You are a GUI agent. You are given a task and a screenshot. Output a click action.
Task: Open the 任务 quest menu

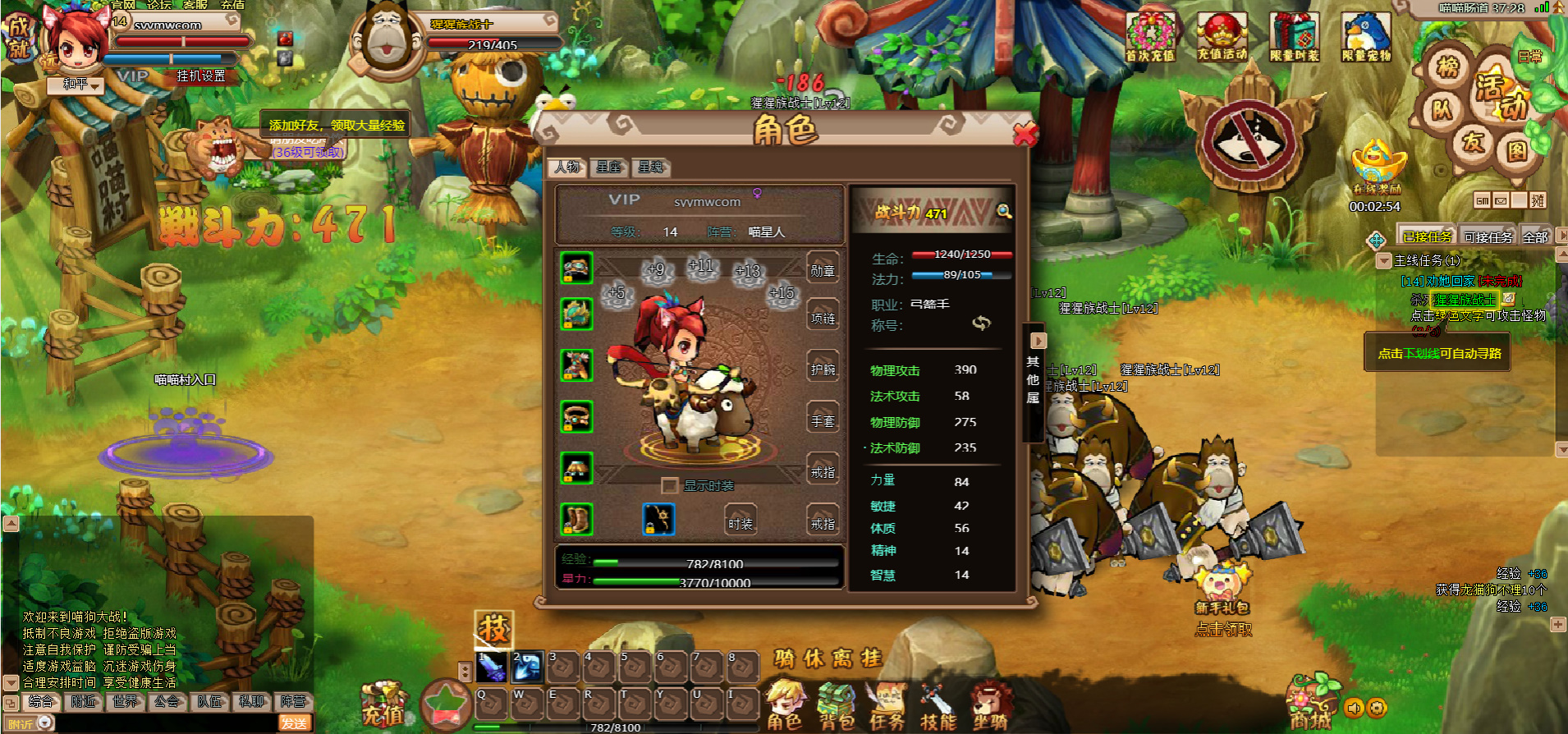[x=887, y=705]
